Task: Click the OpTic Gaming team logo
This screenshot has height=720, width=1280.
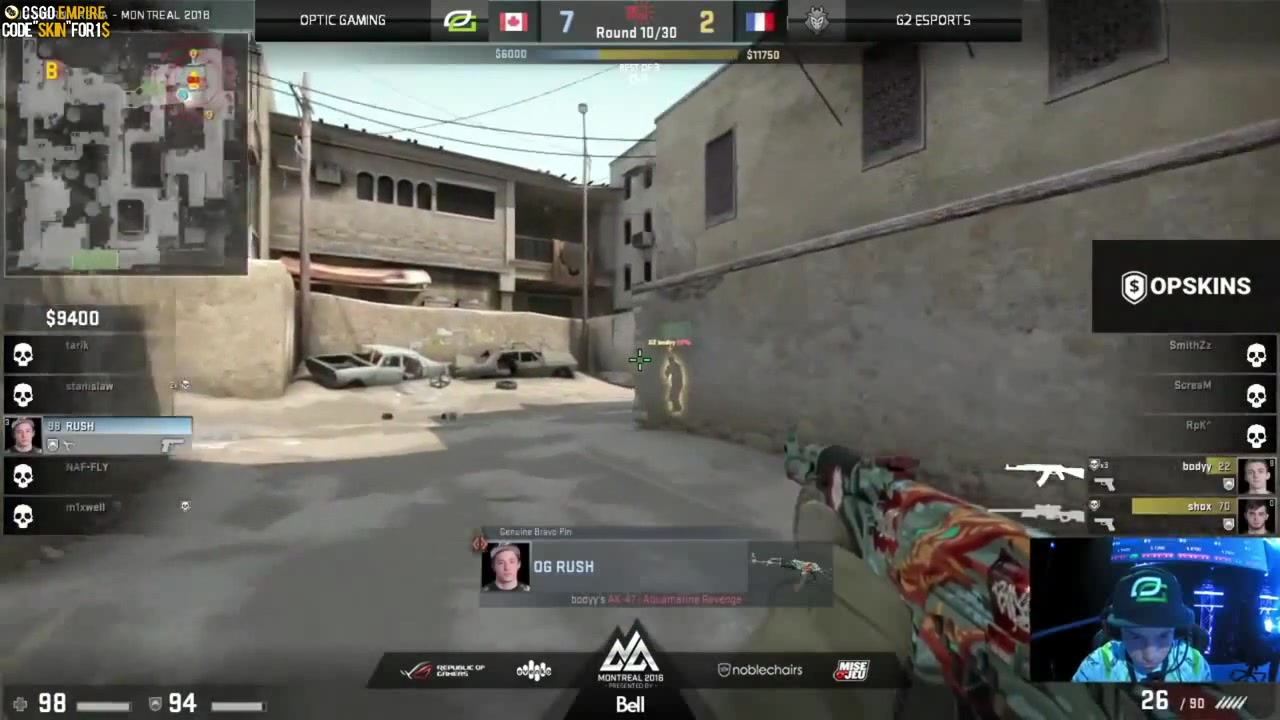Action: [x=459, y=20]
